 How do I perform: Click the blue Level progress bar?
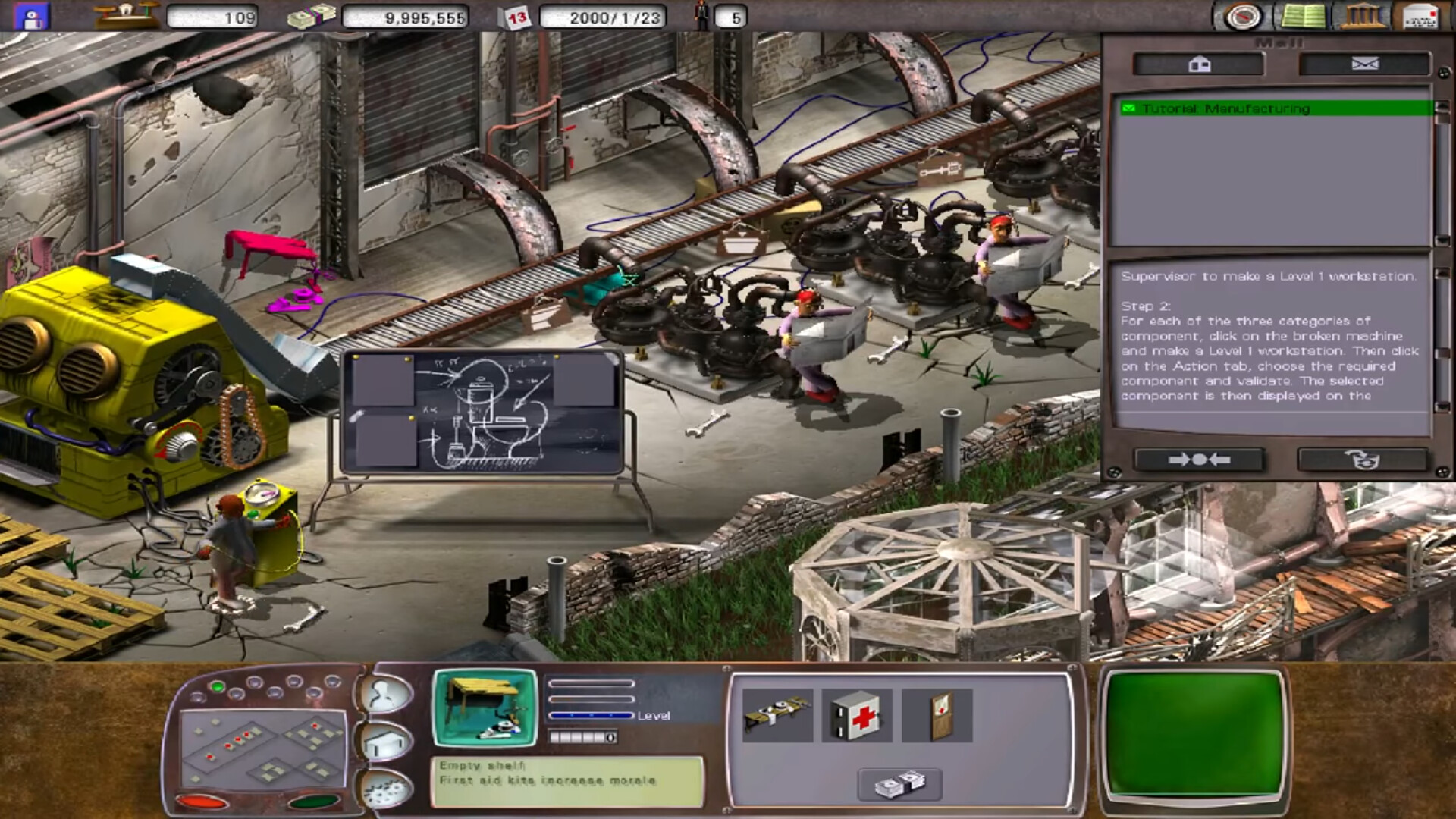point(591,715)
